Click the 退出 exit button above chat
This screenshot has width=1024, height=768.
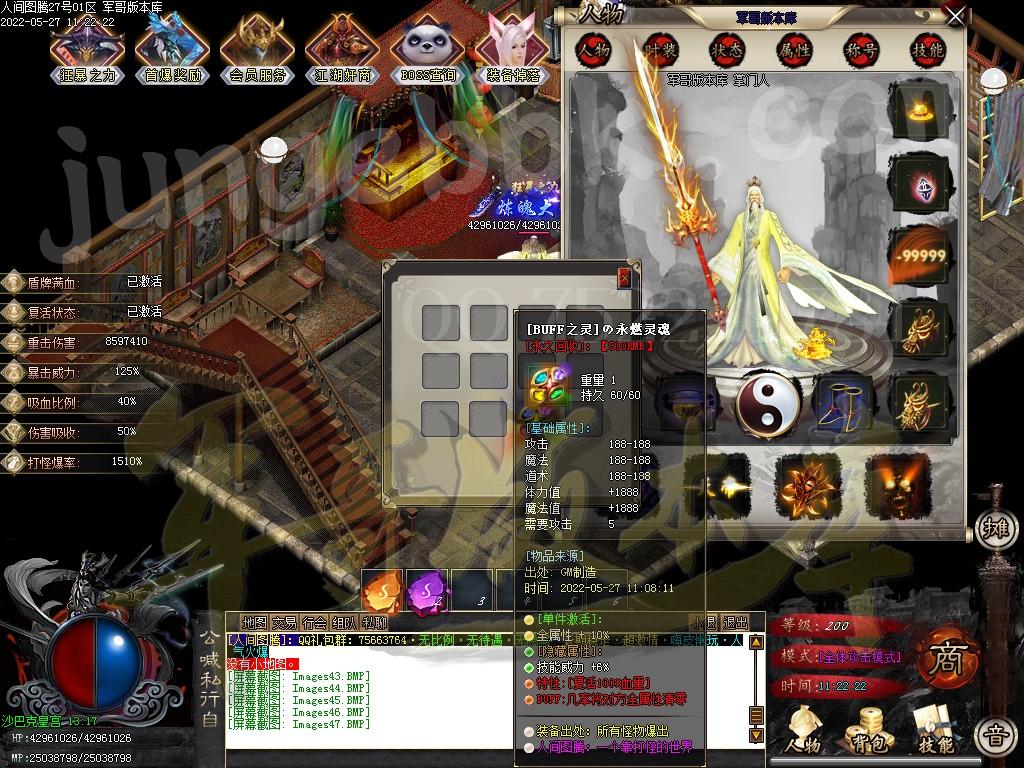tap(735, 622)
